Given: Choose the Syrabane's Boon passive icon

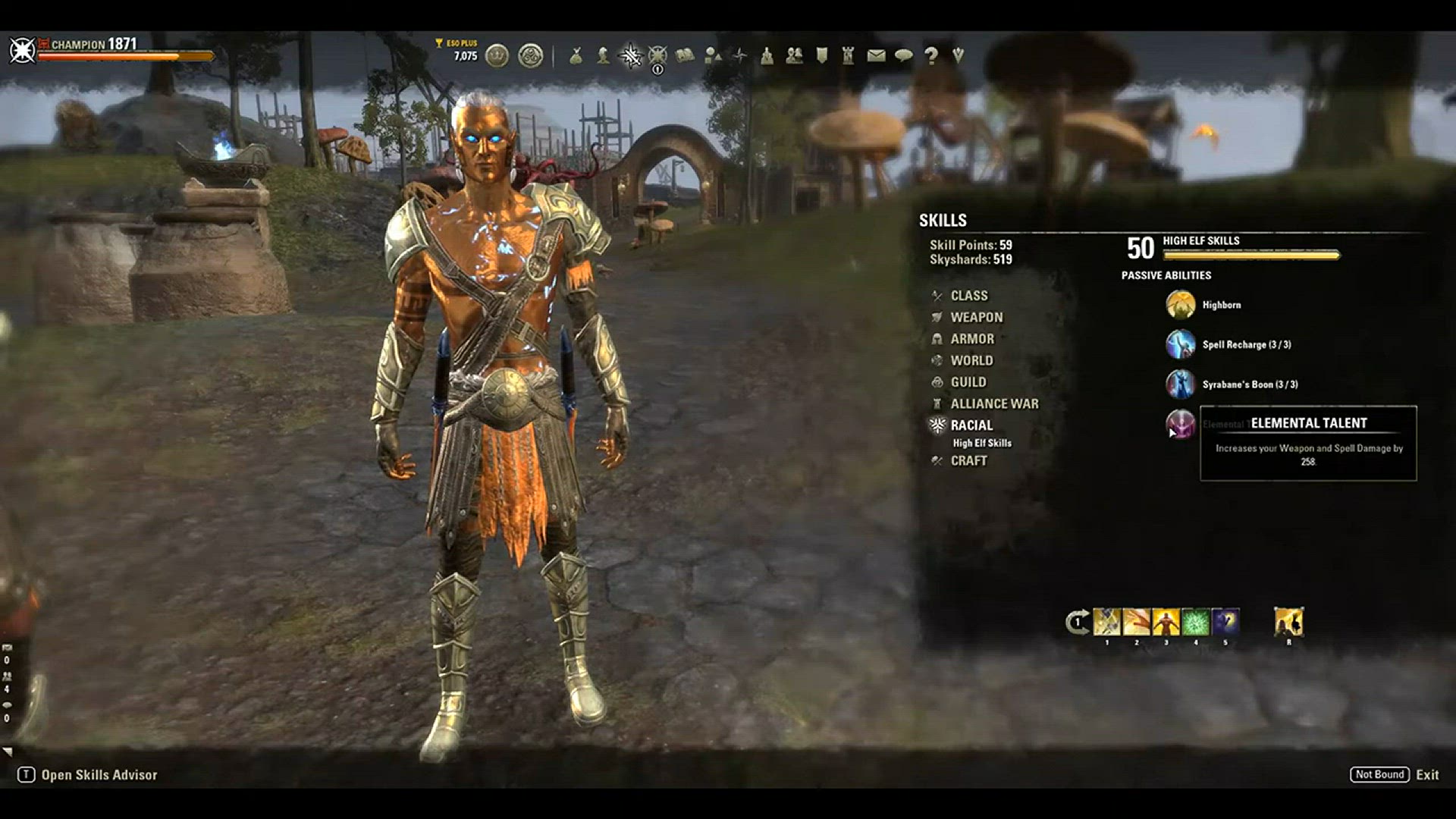Looking at the screenshot, I should 1180,384.
